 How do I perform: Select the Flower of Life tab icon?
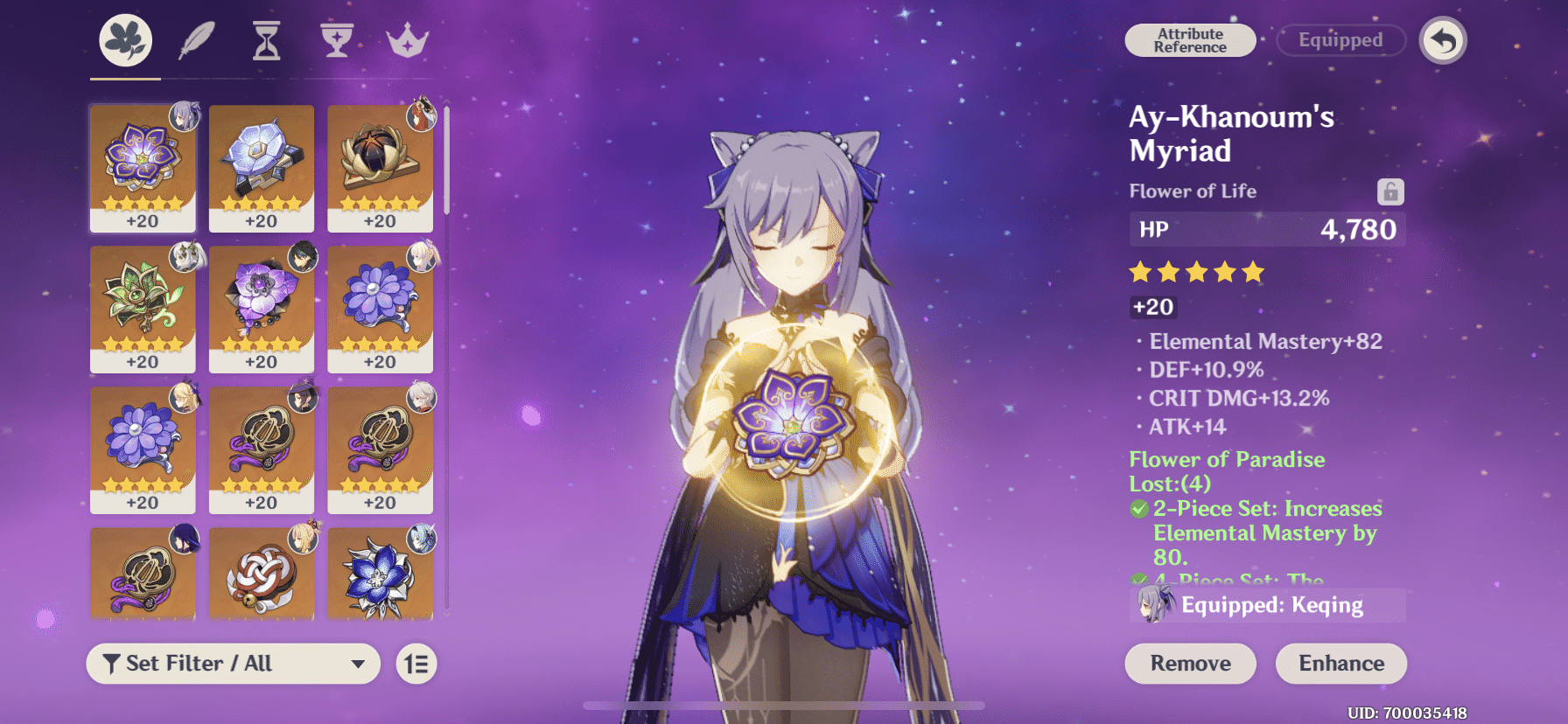pos(123,38)
